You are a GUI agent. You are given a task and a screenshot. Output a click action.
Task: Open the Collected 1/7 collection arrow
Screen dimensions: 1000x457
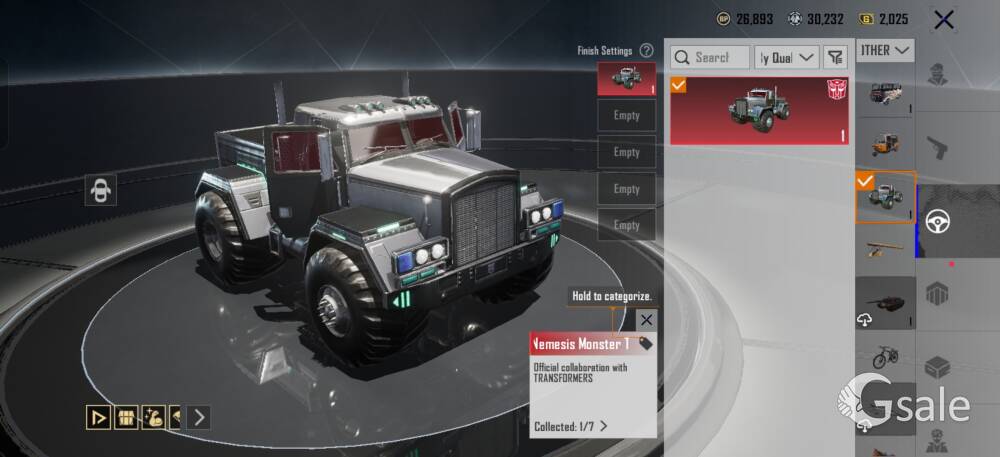pos(604,426)
